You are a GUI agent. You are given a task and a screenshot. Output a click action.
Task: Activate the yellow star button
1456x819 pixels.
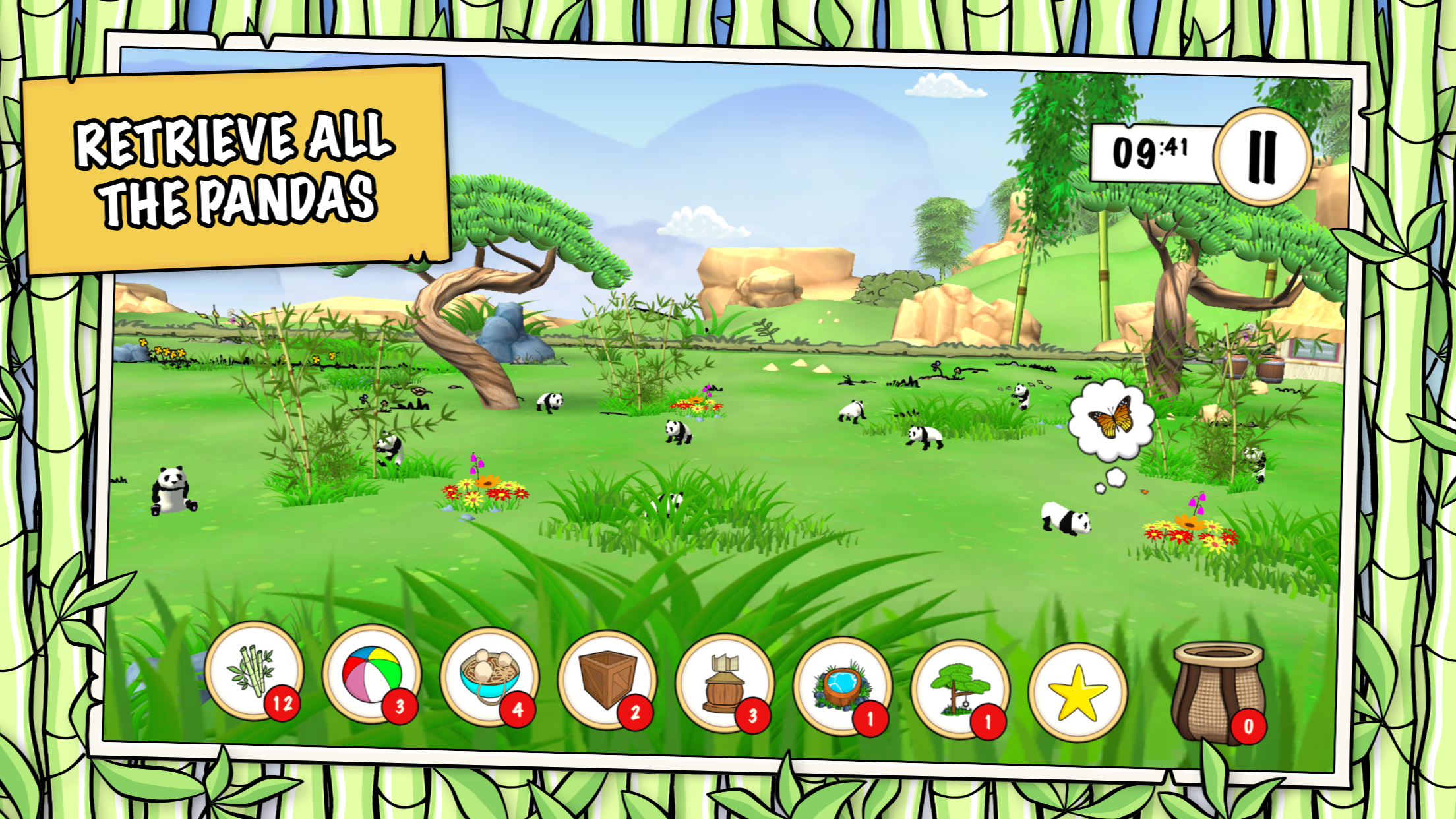(1077, 692)
